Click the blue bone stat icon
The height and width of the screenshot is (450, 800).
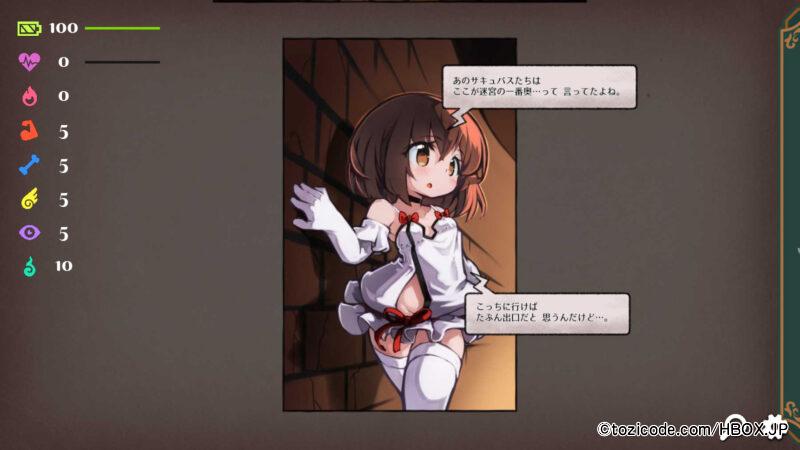(28, 165)
